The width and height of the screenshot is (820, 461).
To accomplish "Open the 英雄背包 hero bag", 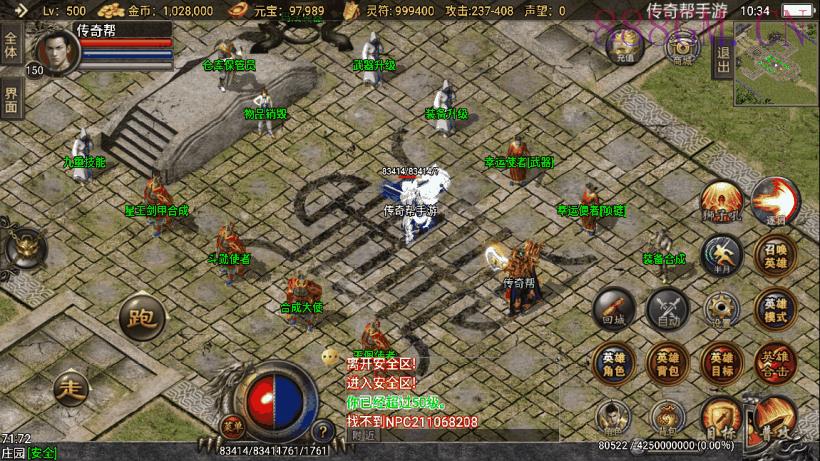I will pos(666,364).
